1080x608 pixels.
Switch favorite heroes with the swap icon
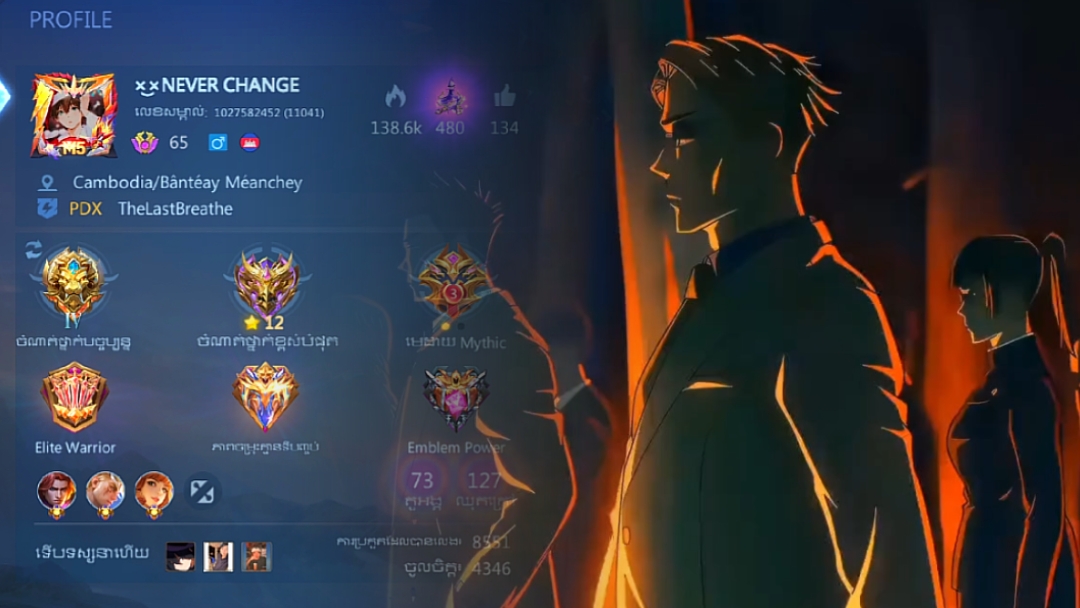click(x=203, y=491)
